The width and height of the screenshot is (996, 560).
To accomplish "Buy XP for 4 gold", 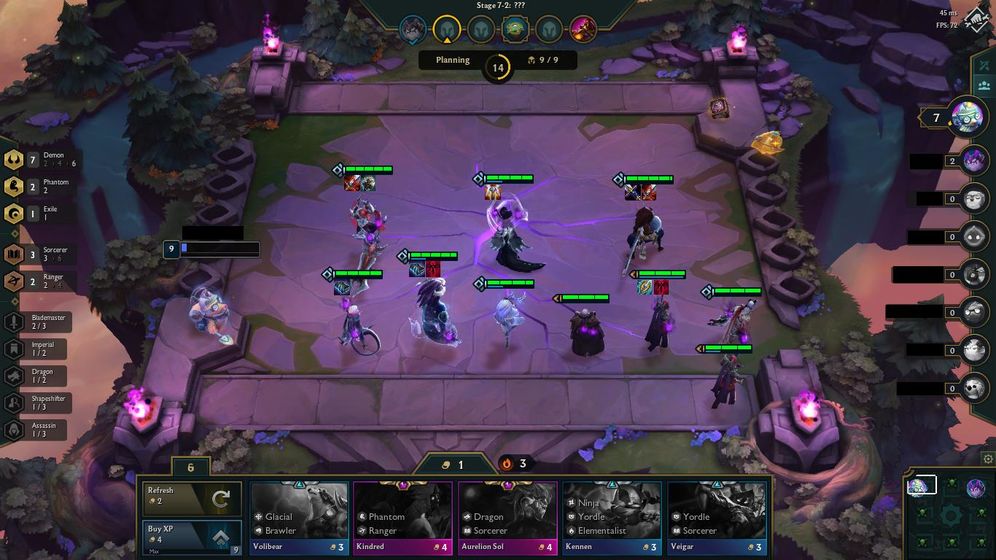I will 191,534.
